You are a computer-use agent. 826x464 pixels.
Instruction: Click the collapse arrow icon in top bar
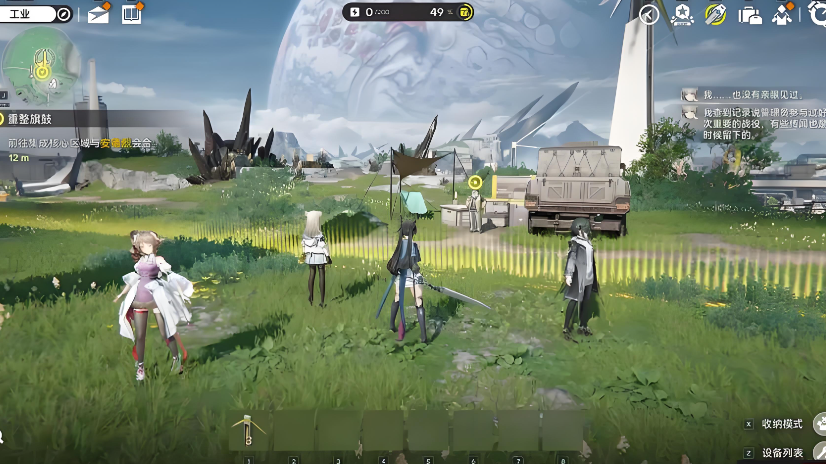pos(649,14)
